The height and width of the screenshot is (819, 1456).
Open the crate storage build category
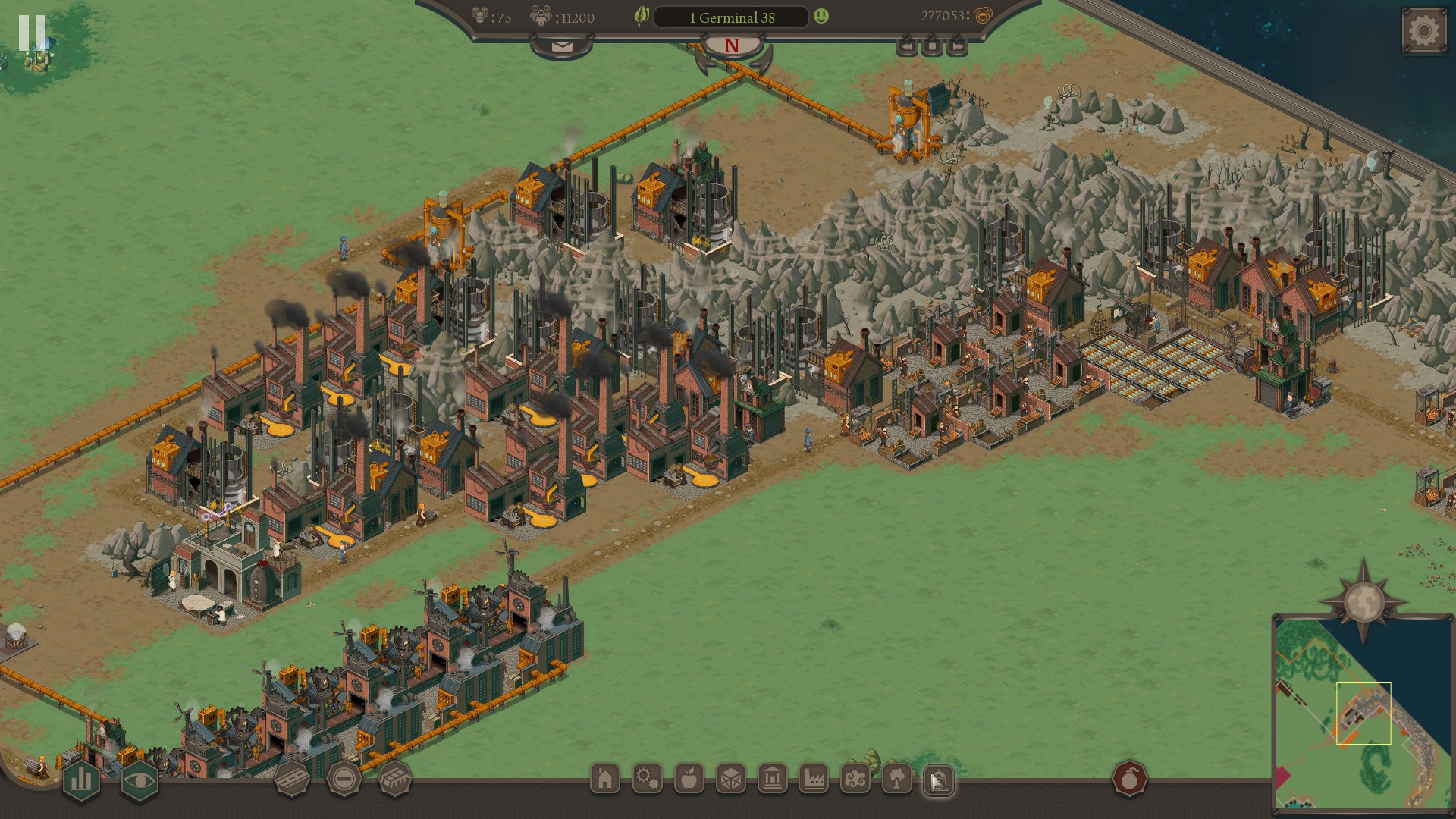tap(730, 779)
